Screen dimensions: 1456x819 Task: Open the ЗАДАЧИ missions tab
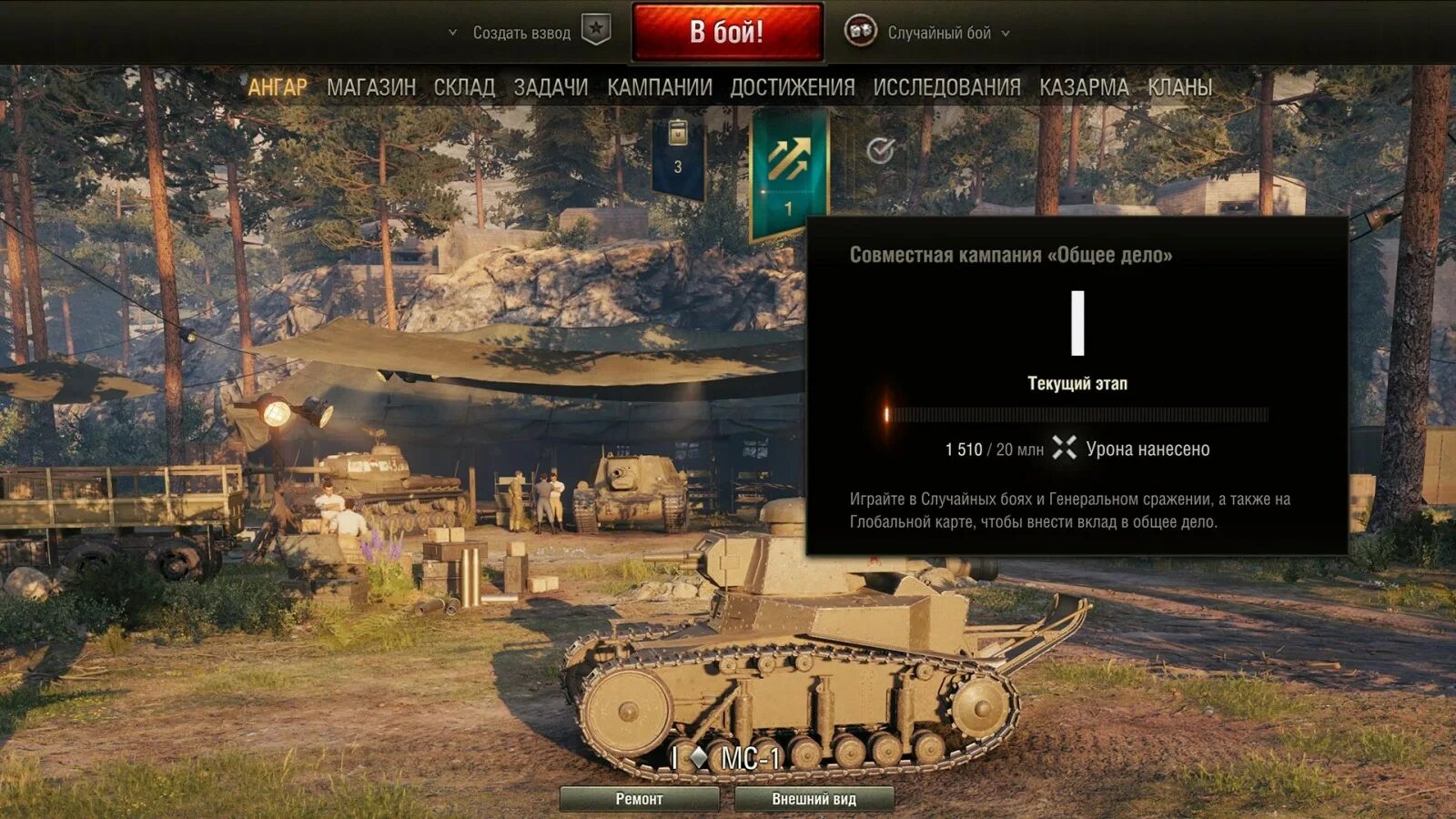click(x=551, y=87)
